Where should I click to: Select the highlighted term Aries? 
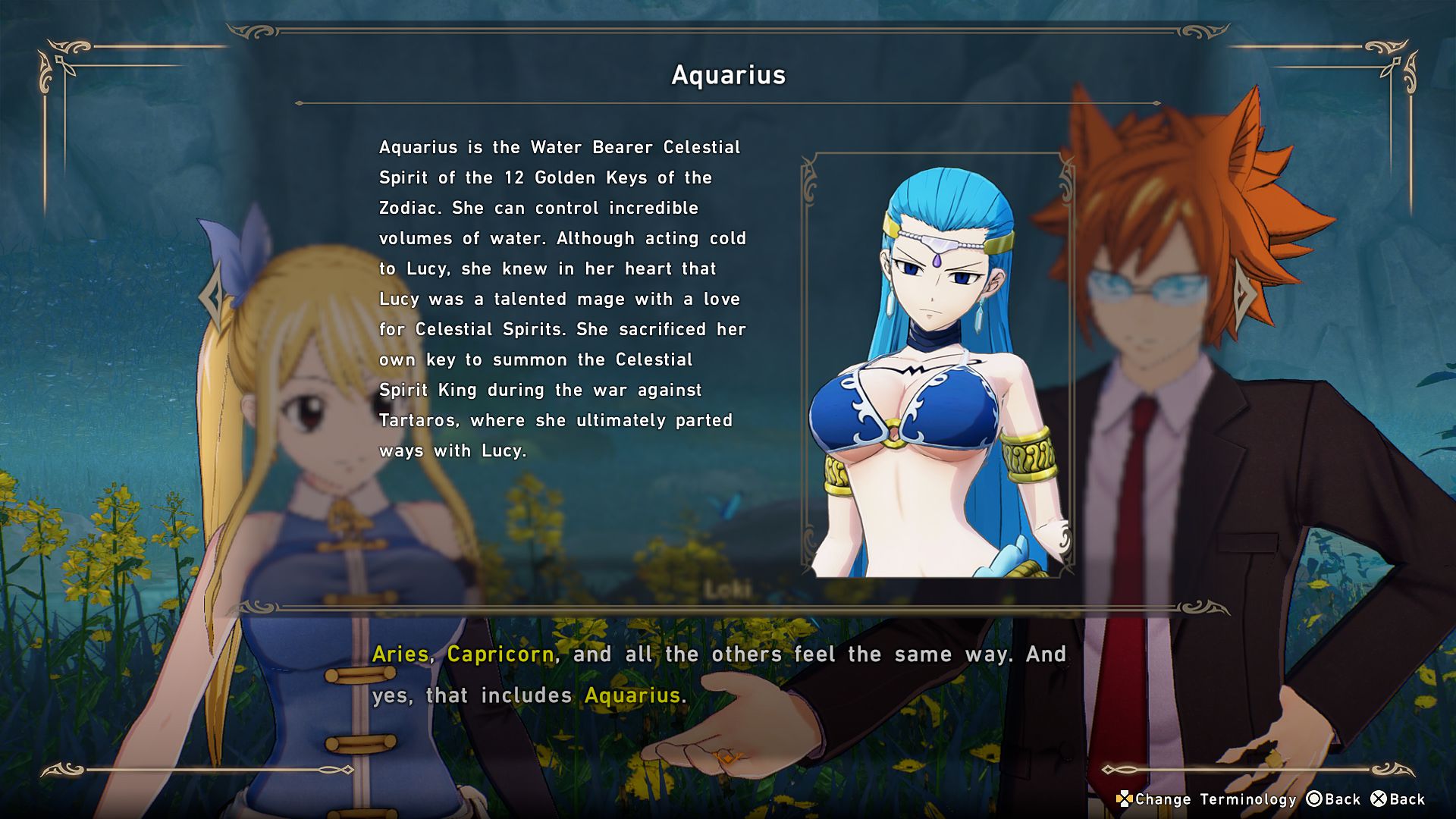(x=400, y=654)
